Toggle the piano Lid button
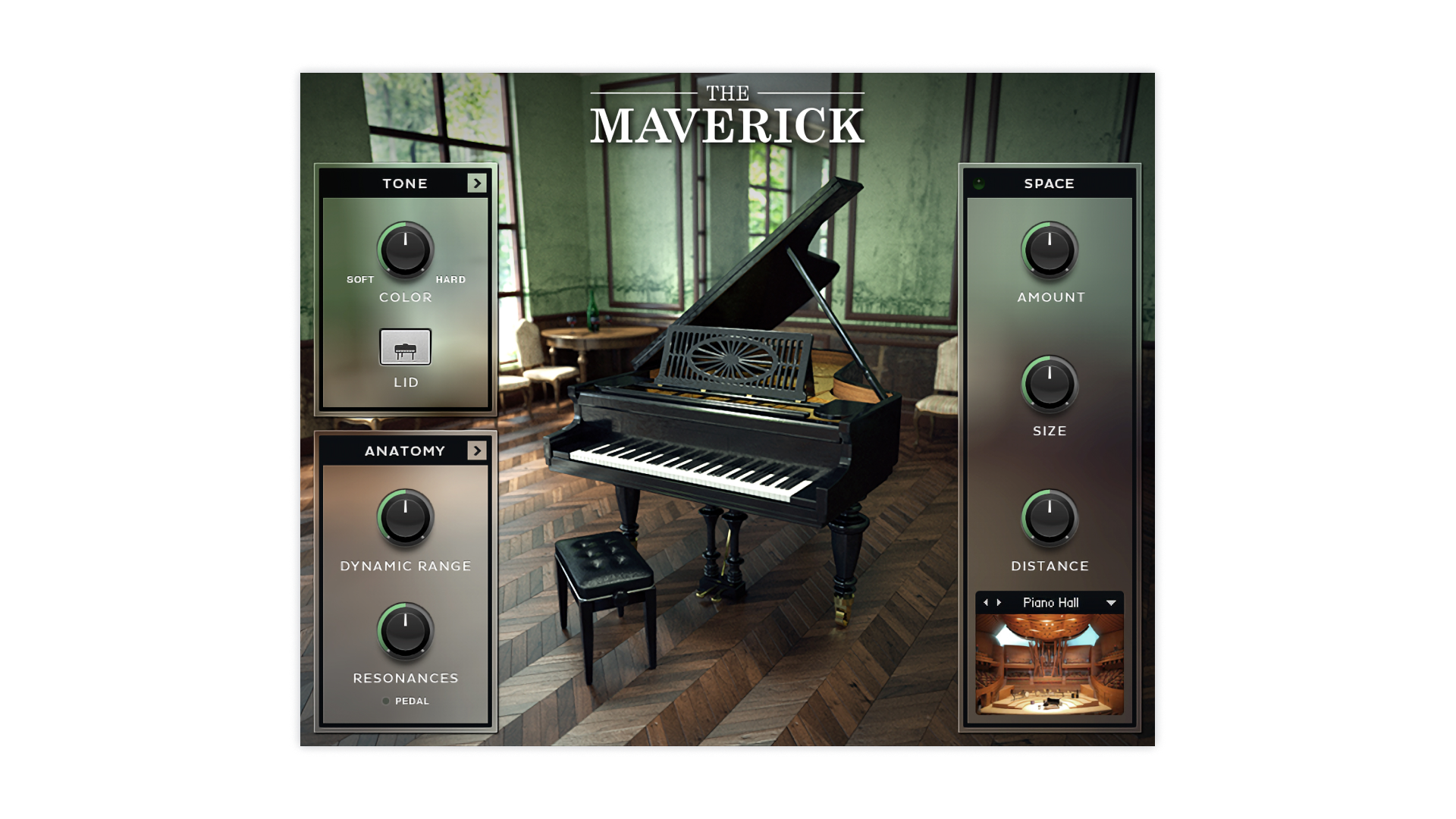1456x819 pixels. coord(406,347)
